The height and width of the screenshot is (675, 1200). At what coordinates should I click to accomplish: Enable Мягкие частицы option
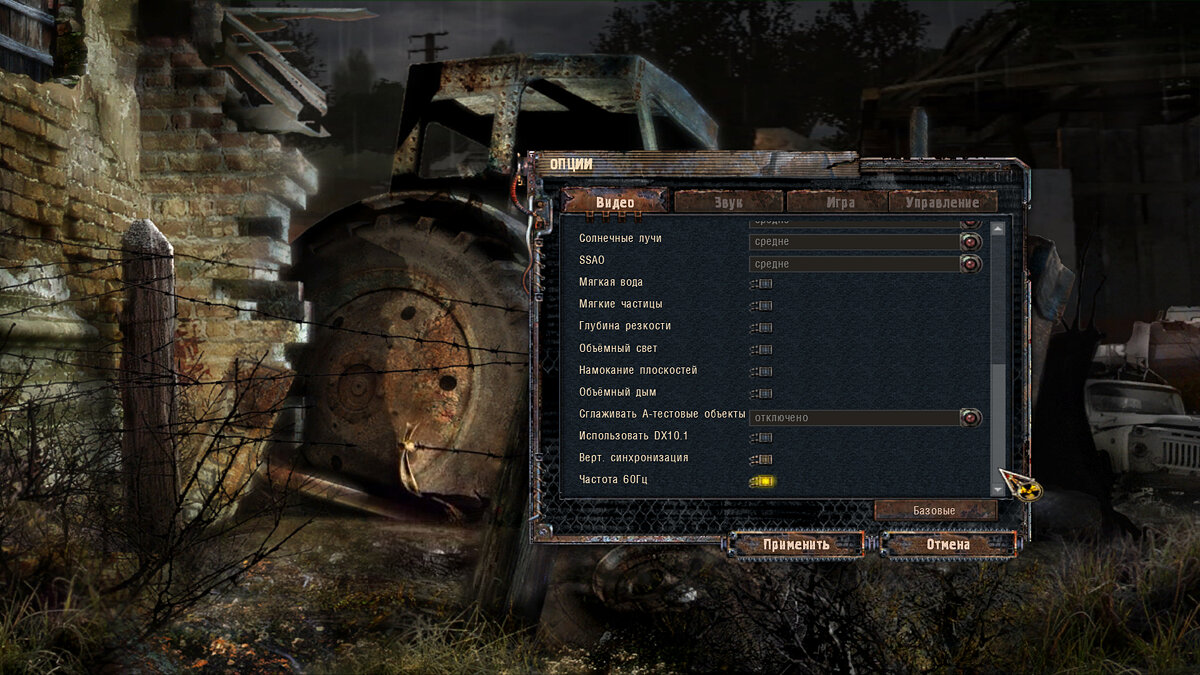[x=763, y=305]
